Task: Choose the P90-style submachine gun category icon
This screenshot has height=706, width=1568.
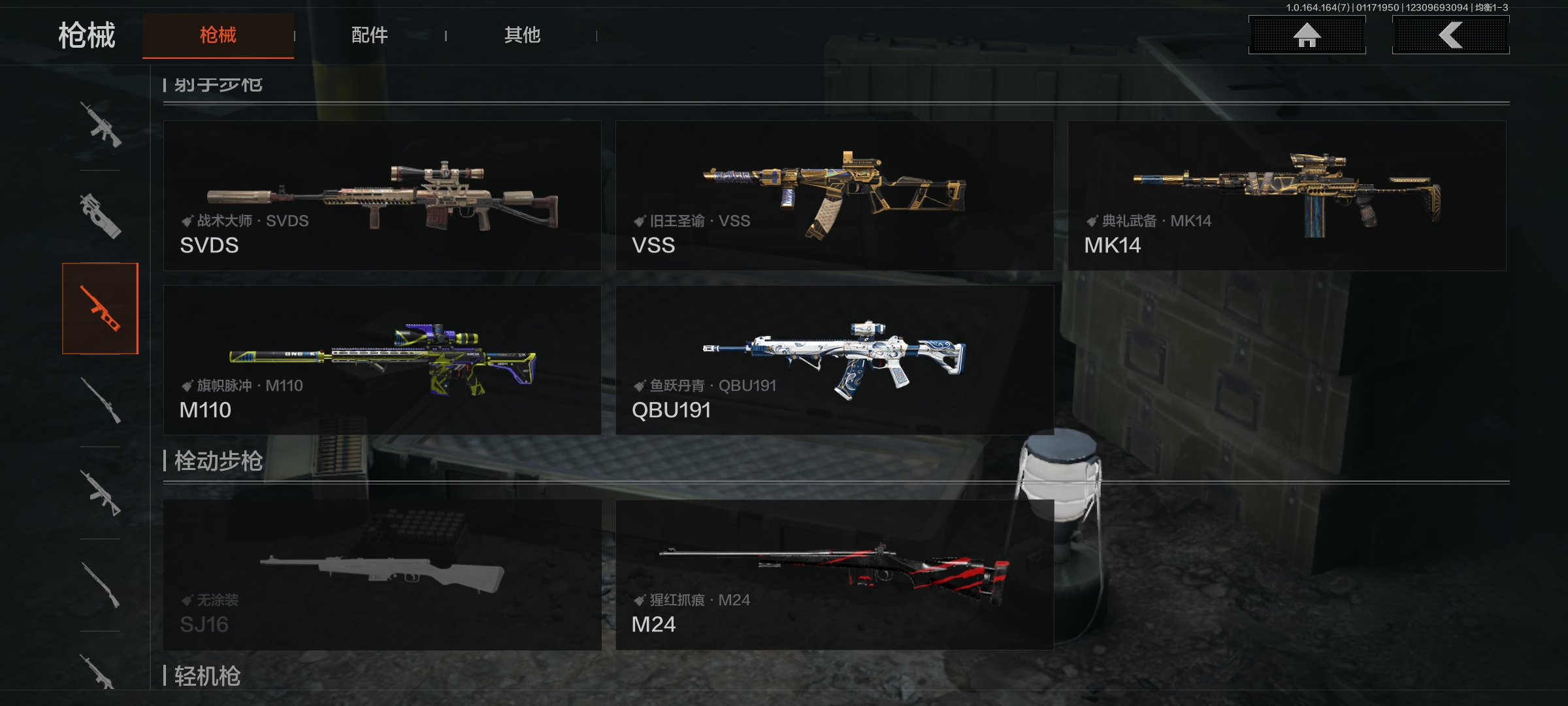Action: [x=100, y=216]
